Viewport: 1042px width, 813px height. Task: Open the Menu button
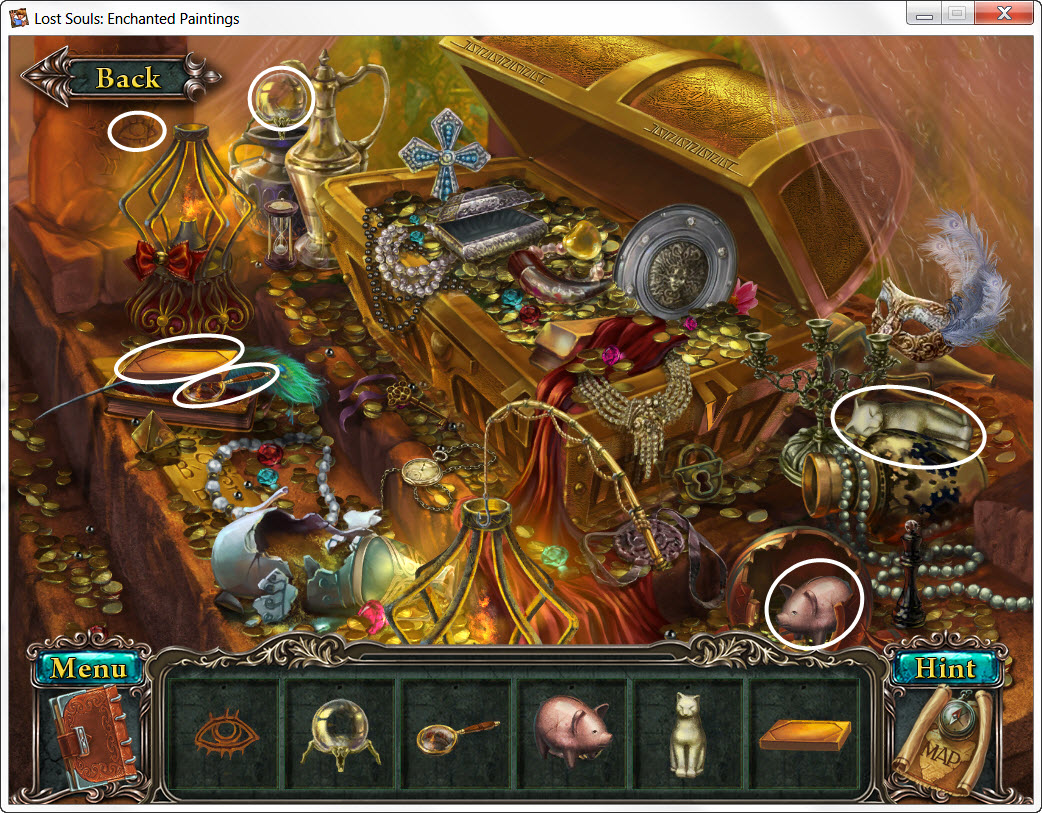89,667
